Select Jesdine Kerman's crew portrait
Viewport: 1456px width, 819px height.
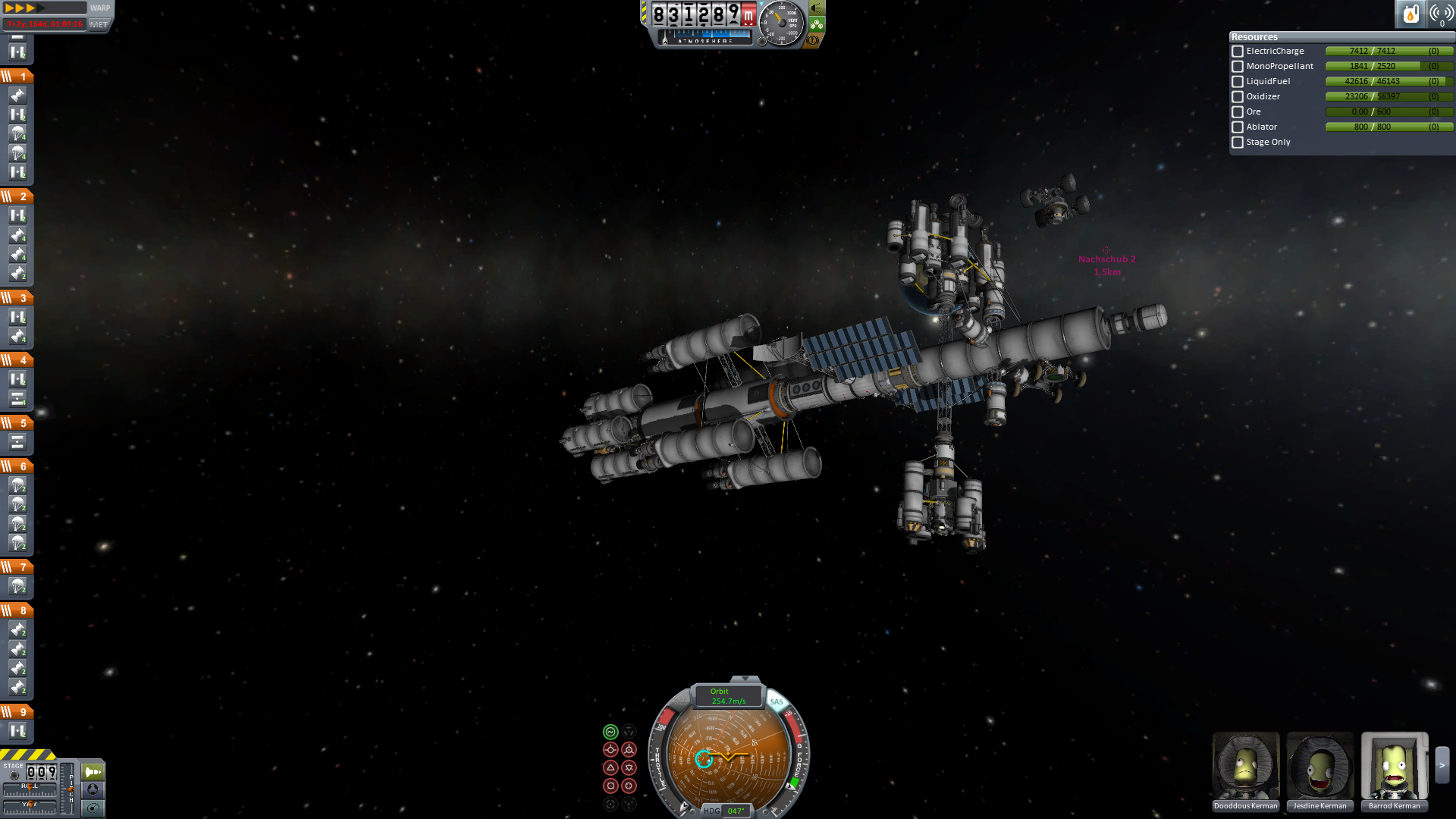pyautogui.click(x=1319, y=766)
